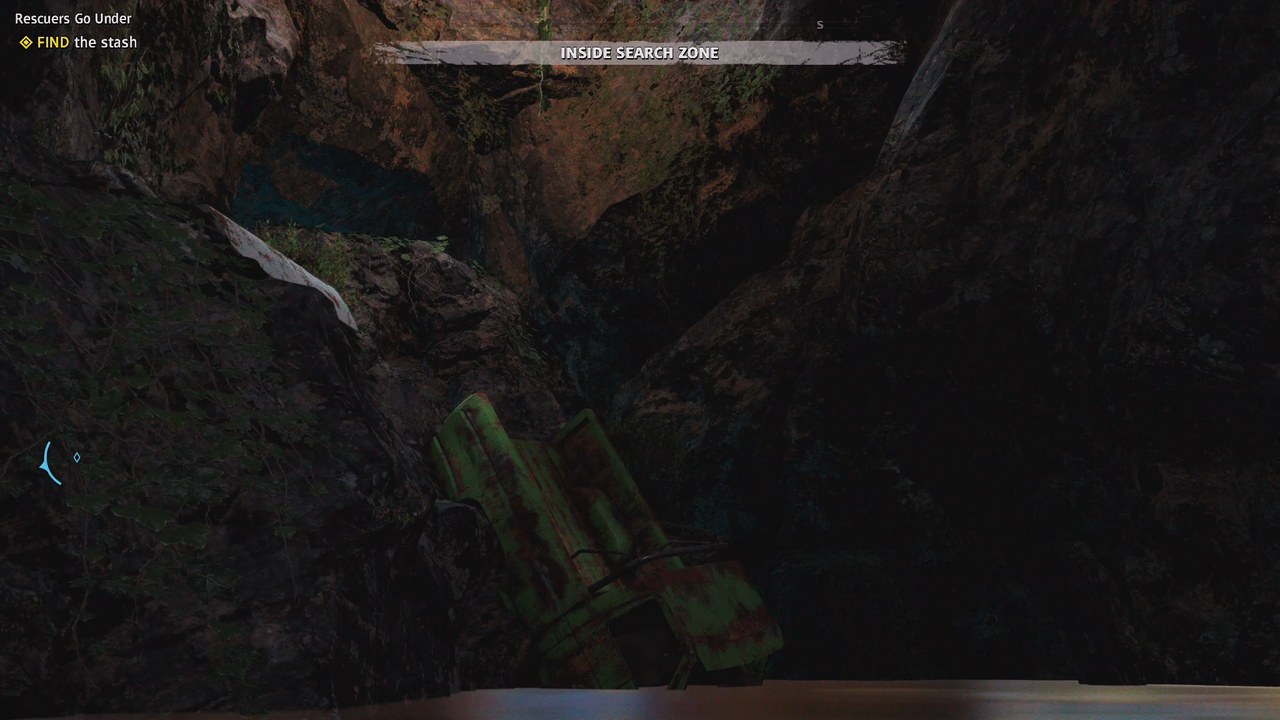Select the "FIND the stash" objective tracker
The width and height of the screenshot is (1280, 720).
[x=79, y=42]
